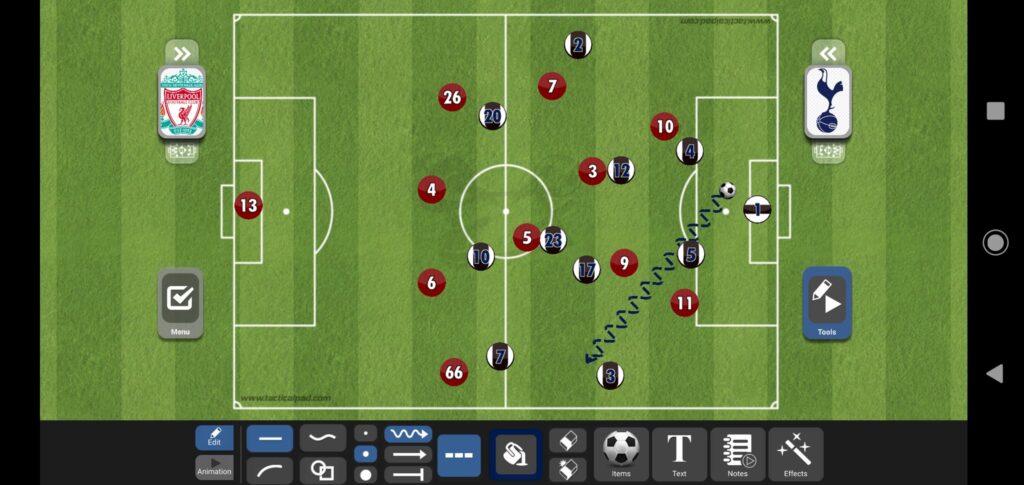The image size is (1024, 485).
Task: Switch to Edit mode
Action: click(214, 438)
